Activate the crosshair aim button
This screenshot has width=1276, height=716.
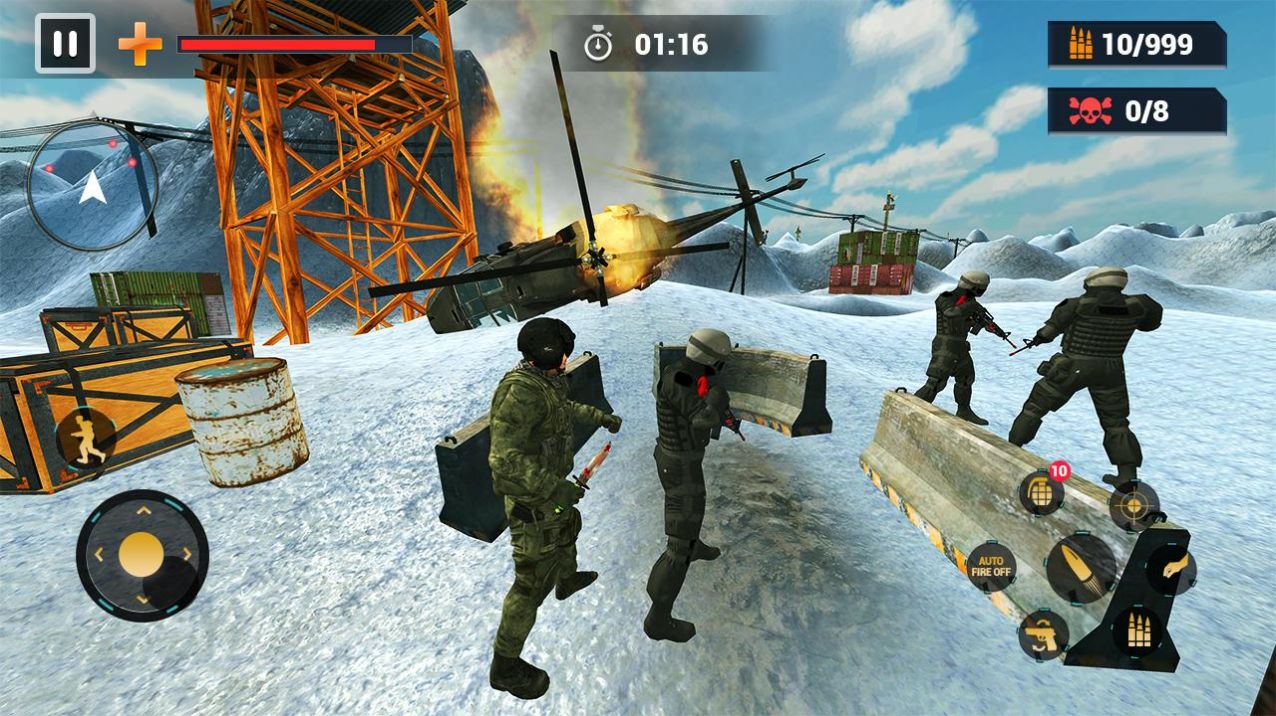pos(1134,506)
